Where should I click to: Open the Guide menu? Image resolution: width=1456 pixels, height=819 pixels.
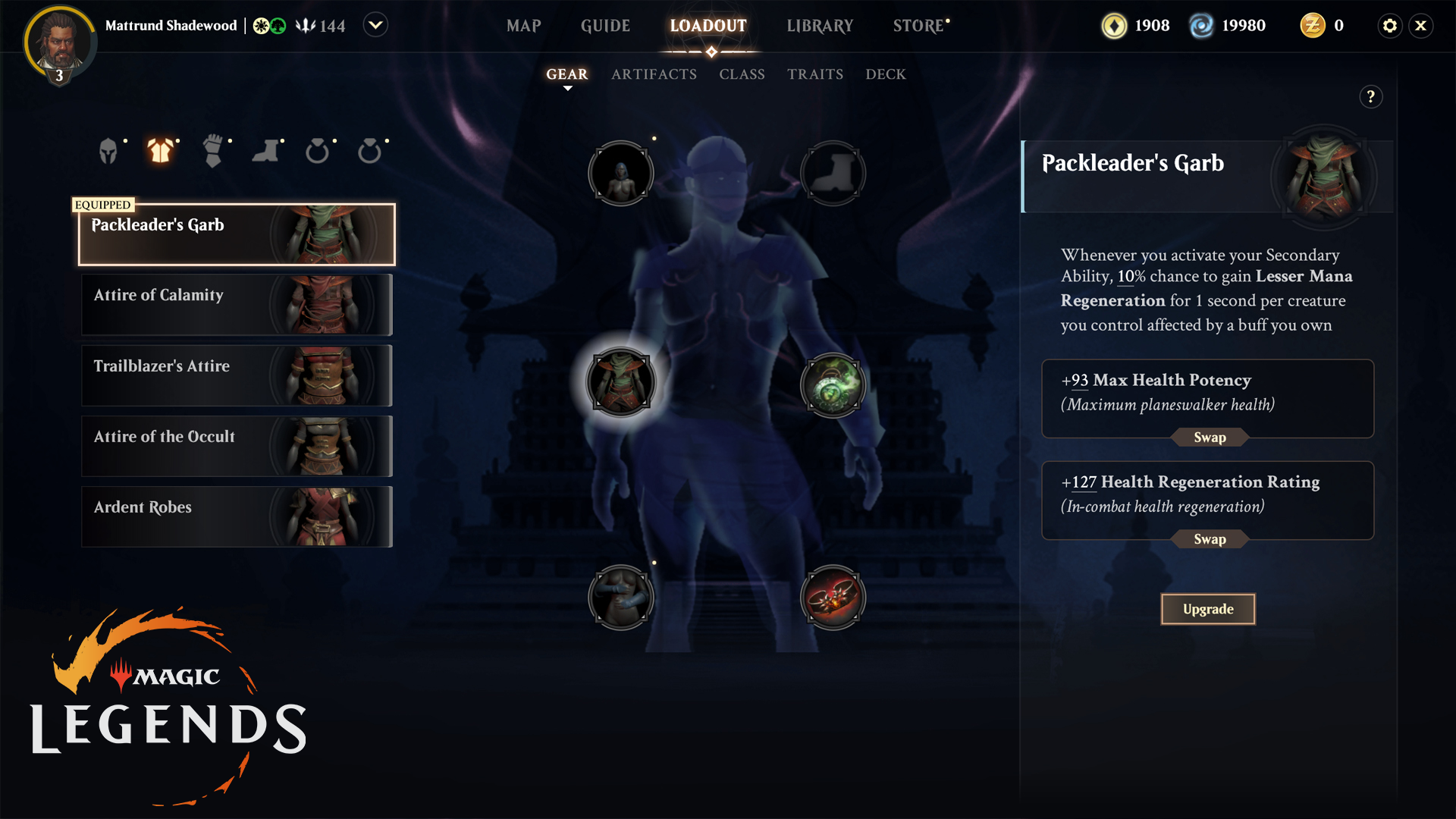pos(605,26)
